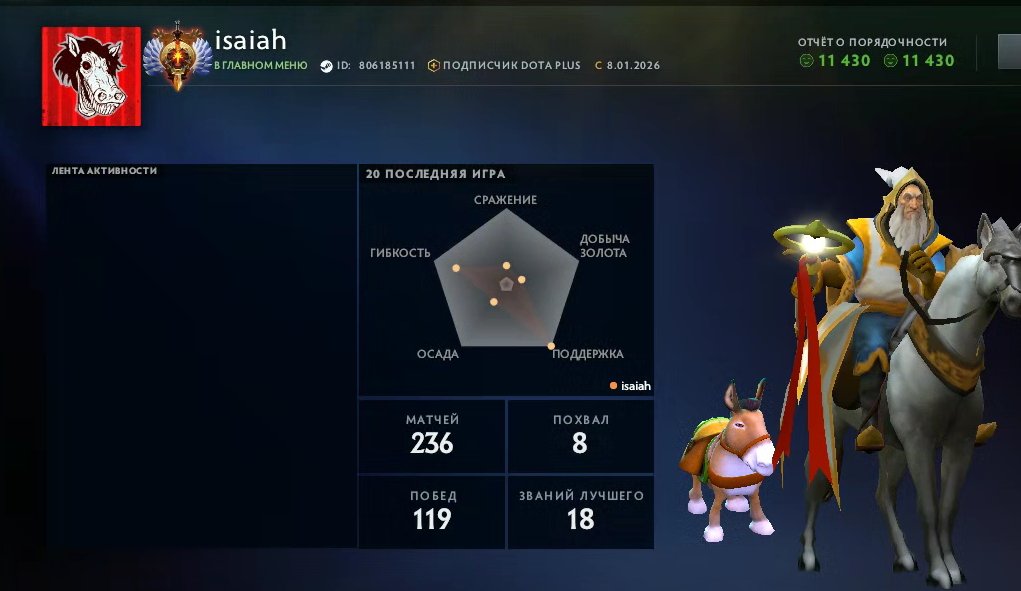Open the Dota Plus subscriber badge
This screenshot has height=591, width=1021.
[x=505, y=66]
